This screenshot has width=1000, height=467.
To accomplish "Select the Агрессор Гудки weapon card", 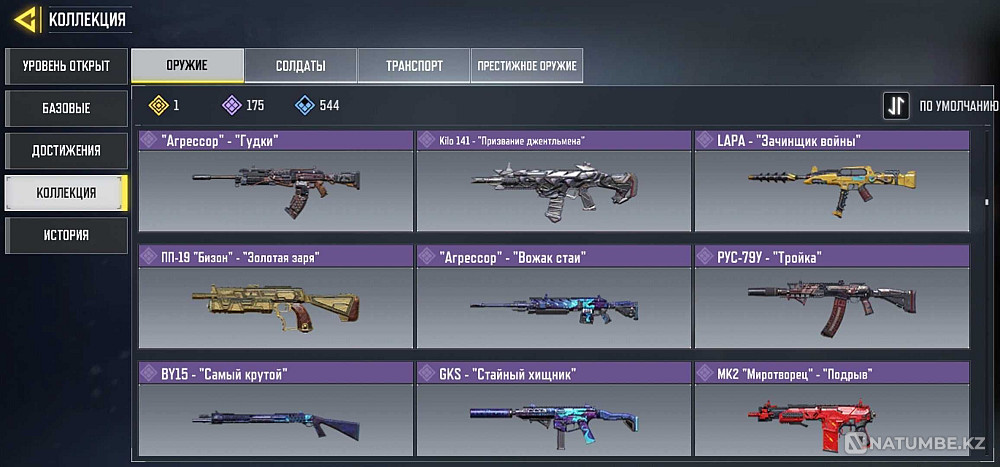I will pos(275,181).
